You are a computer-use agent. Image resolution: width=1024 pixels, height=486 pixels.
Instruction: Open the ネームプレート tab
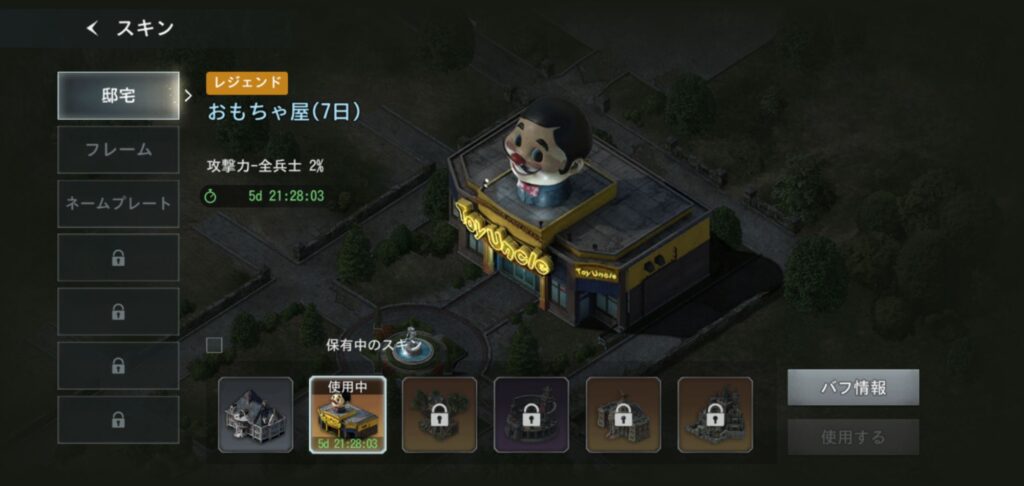[x=118, y=204]
